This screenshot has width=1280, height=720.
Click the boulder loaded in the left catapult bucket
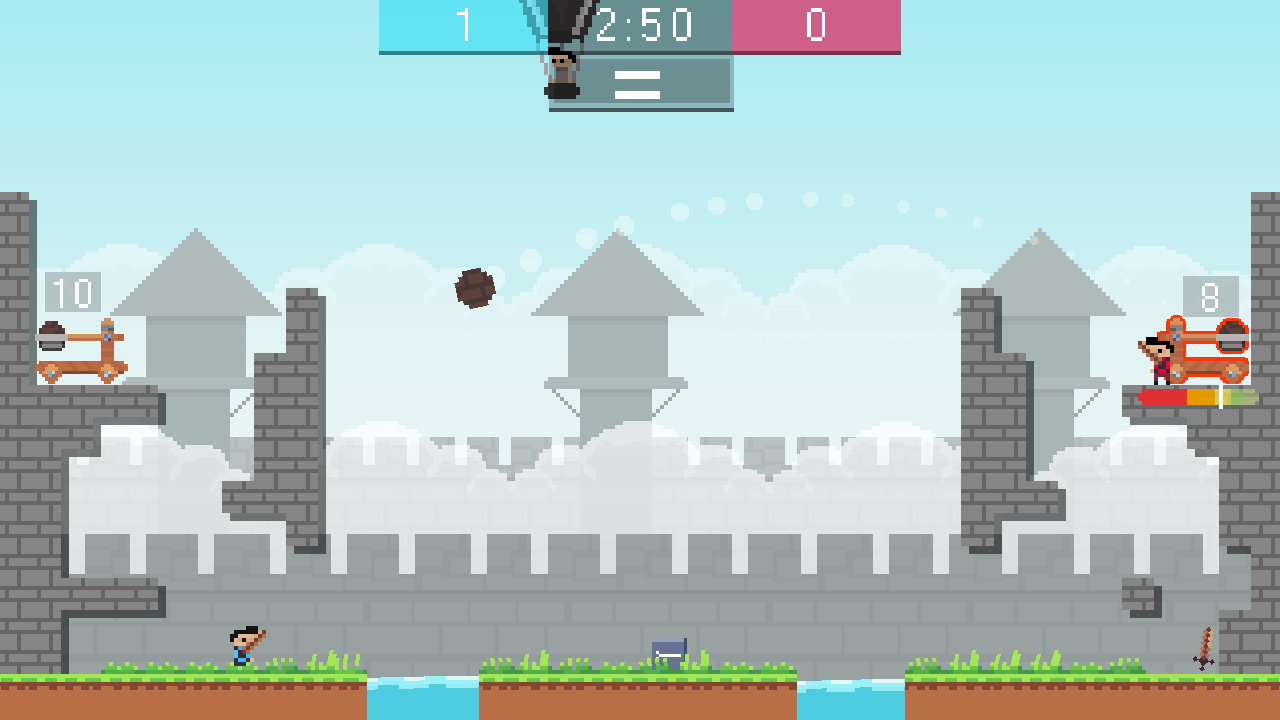click(x=52, y=325)
